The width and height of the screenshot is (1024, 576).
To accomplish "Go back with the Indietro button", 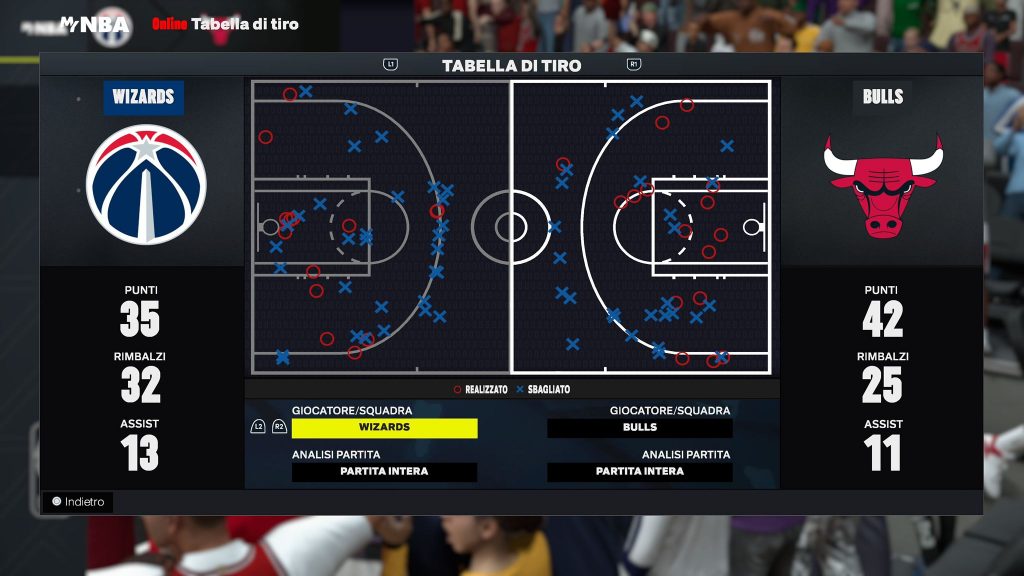I will 78,502.
